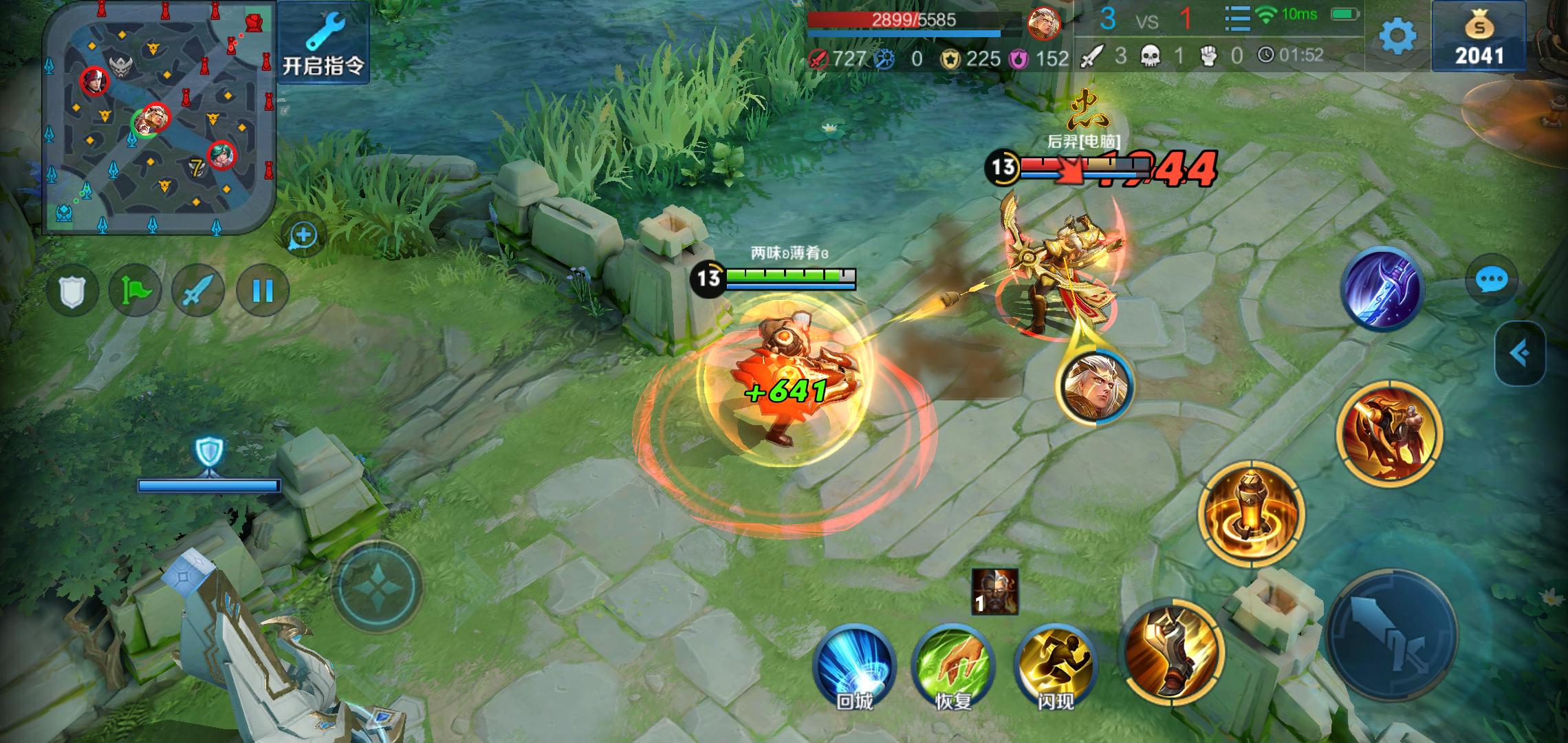Send the sword attack signal
Screen dimensions: 1568x743
[198, 291]
